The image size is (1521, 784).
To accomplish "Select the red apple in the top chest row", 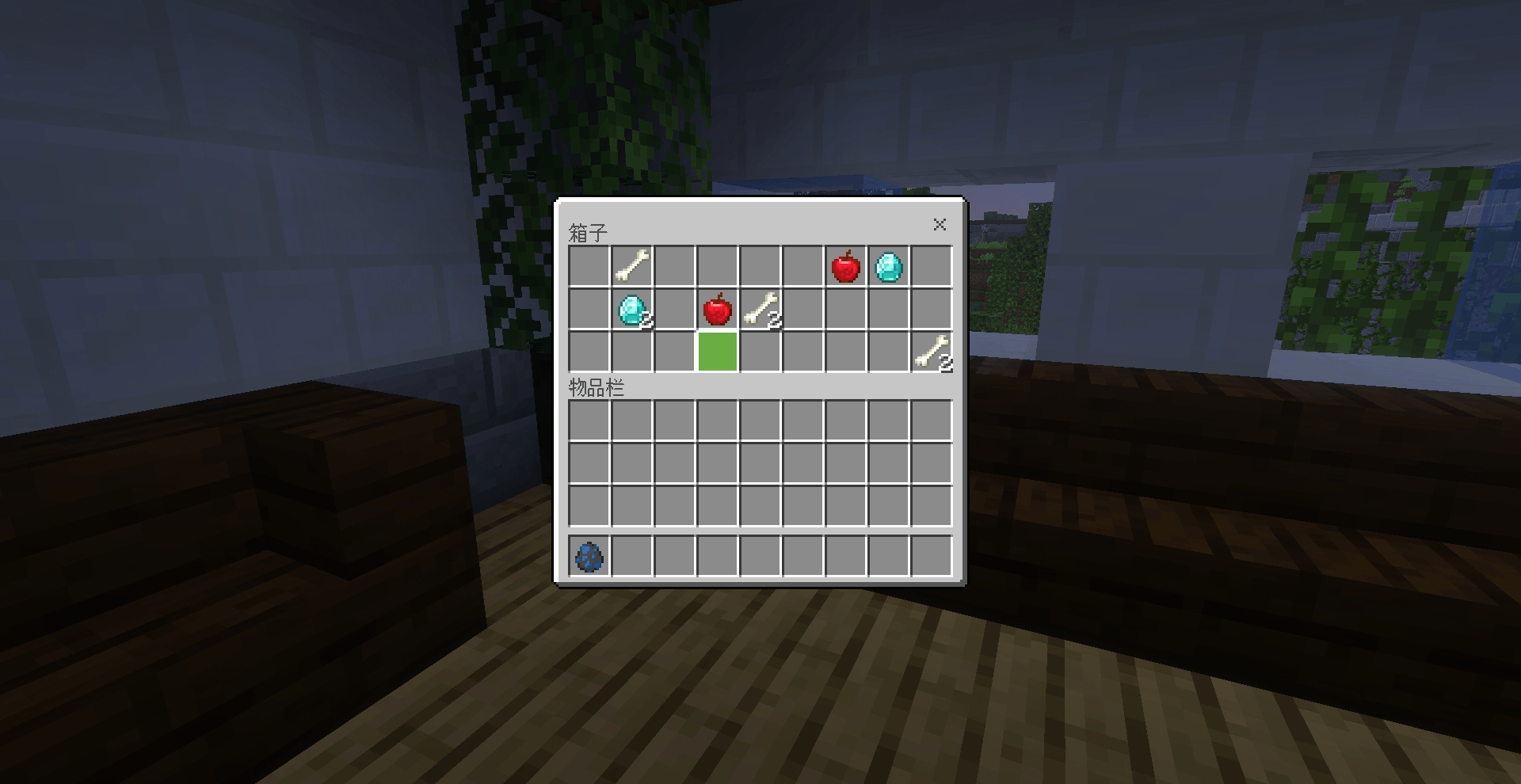I will [x=845, y=266].
